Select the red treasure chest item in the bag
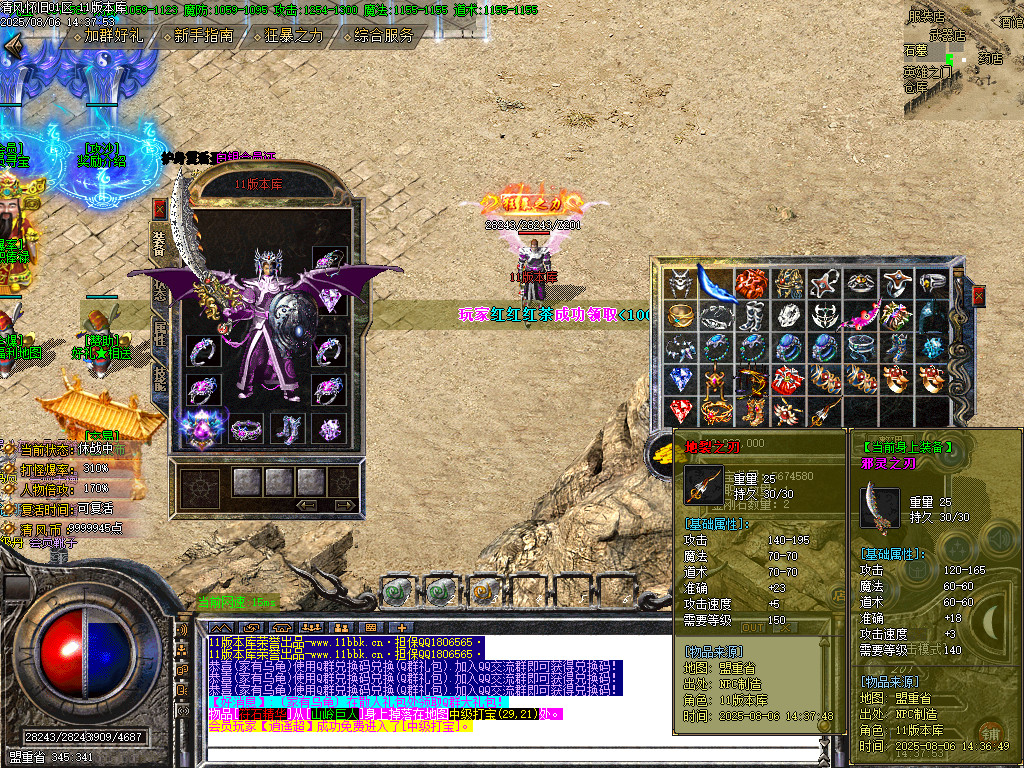 tap(789, 379)
